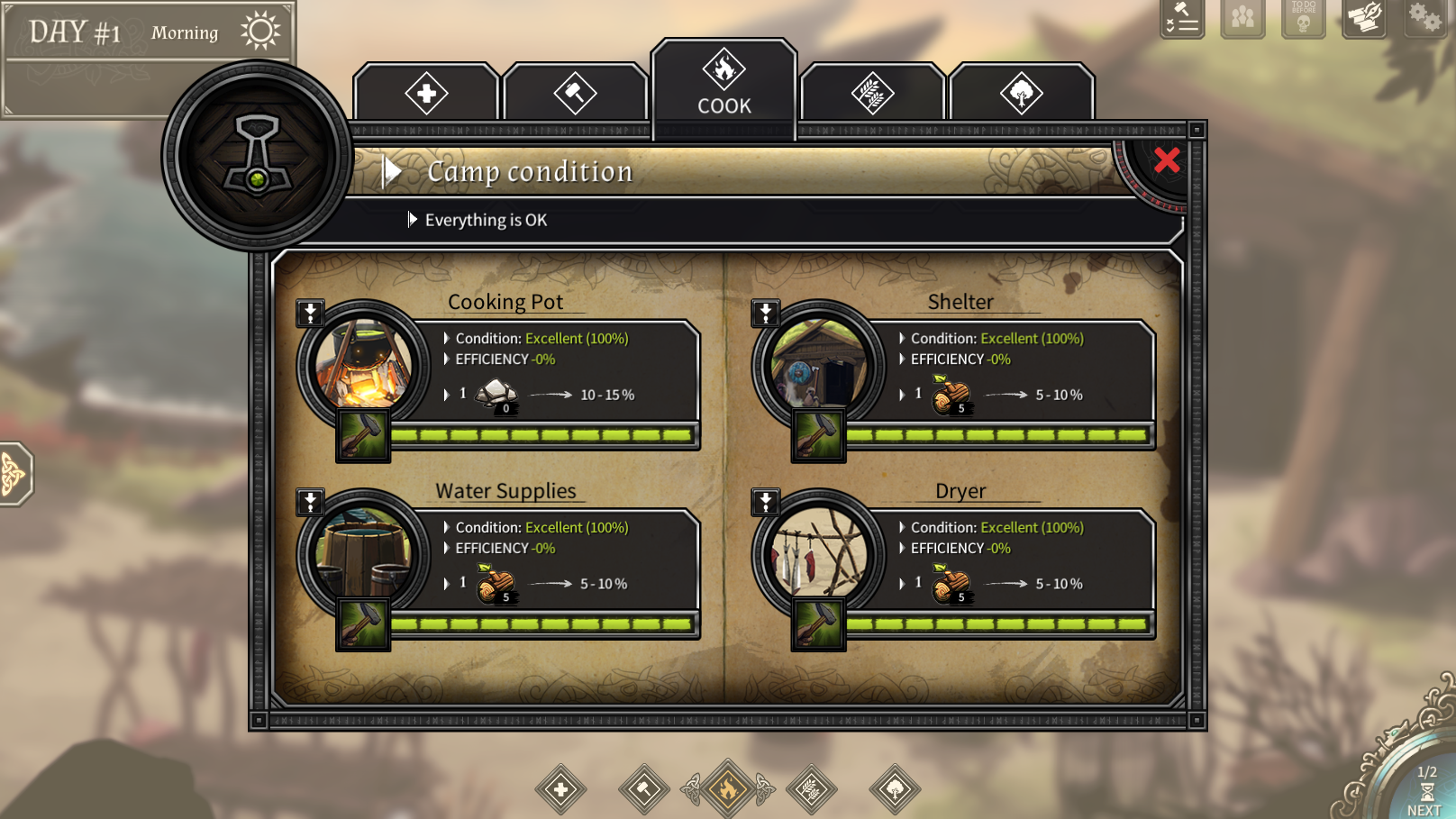Use the Water Supplies hammer button
Screen dimensions: 1456x819
pos(362,623)
